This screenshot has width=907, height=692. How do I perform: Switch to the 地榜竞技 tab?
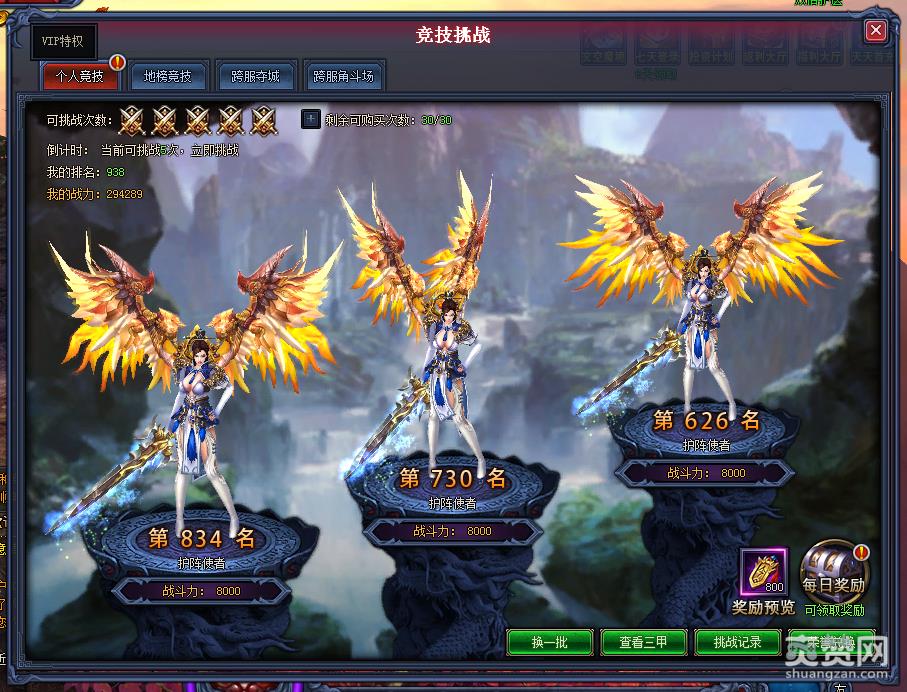(167, 76)
